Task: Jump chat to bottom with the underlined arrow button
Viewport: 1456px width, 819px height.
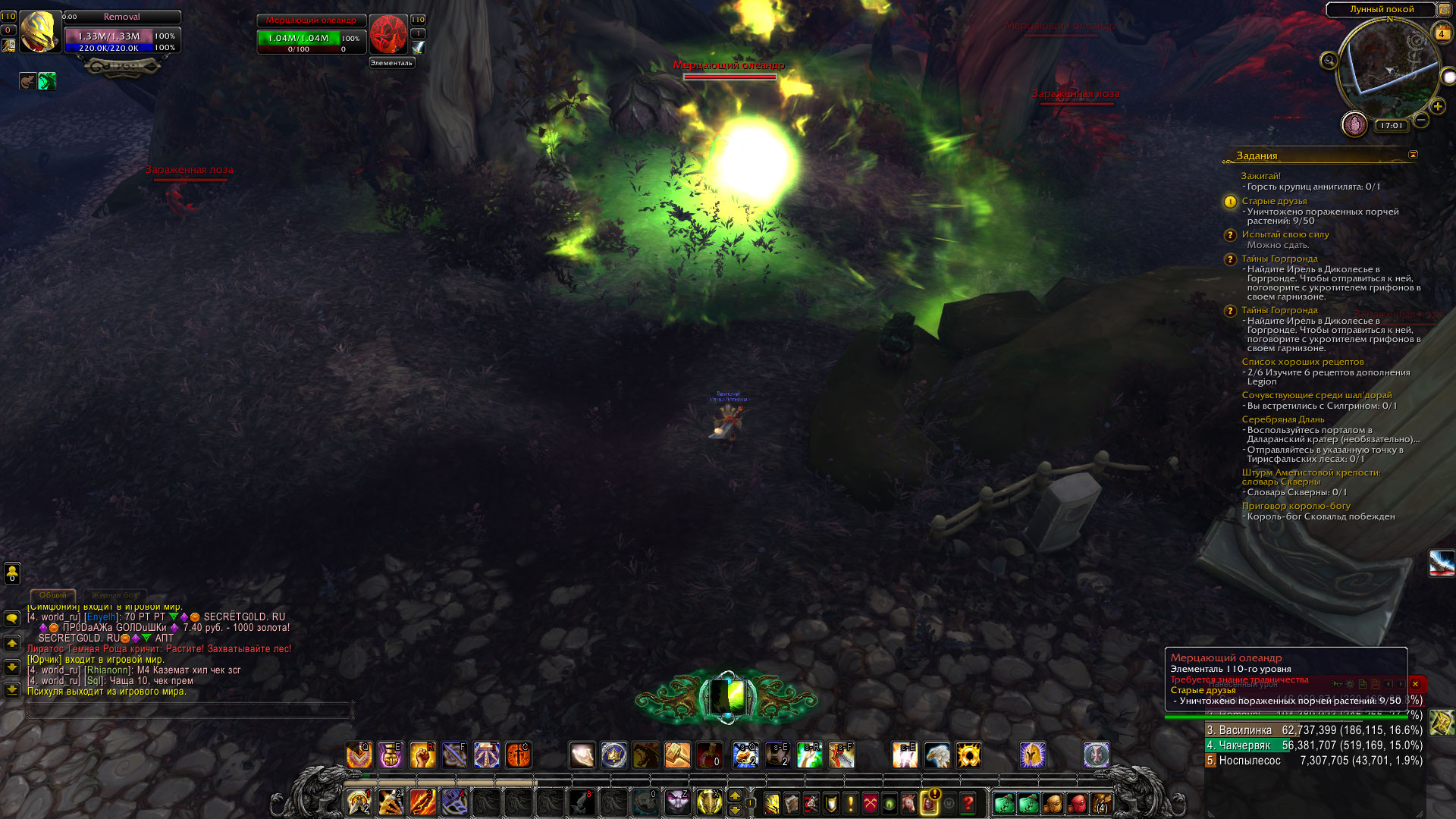Action: (12, 690)
